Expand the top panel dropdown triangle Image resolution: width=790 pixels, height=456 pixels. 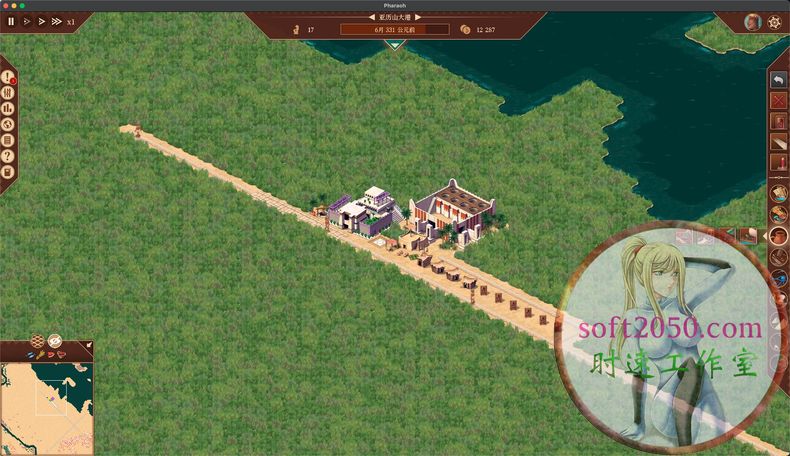pos(395,44)
